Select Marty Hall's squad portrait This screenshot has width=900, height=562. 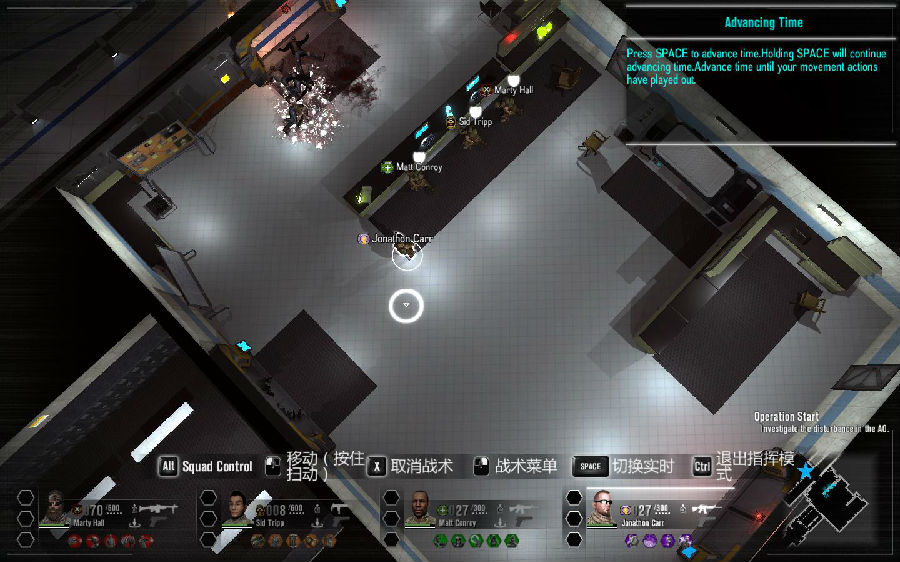tap(55, 507)
